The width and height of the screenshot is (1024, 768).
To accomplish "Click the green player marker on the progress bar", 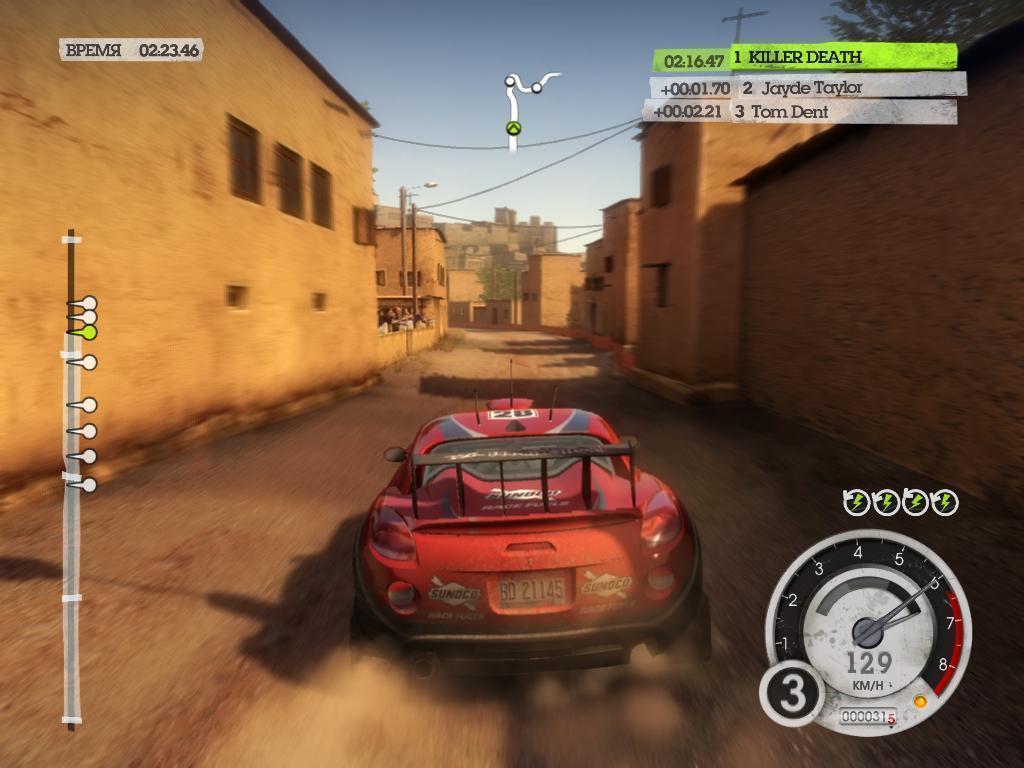I will pos(88,332).
